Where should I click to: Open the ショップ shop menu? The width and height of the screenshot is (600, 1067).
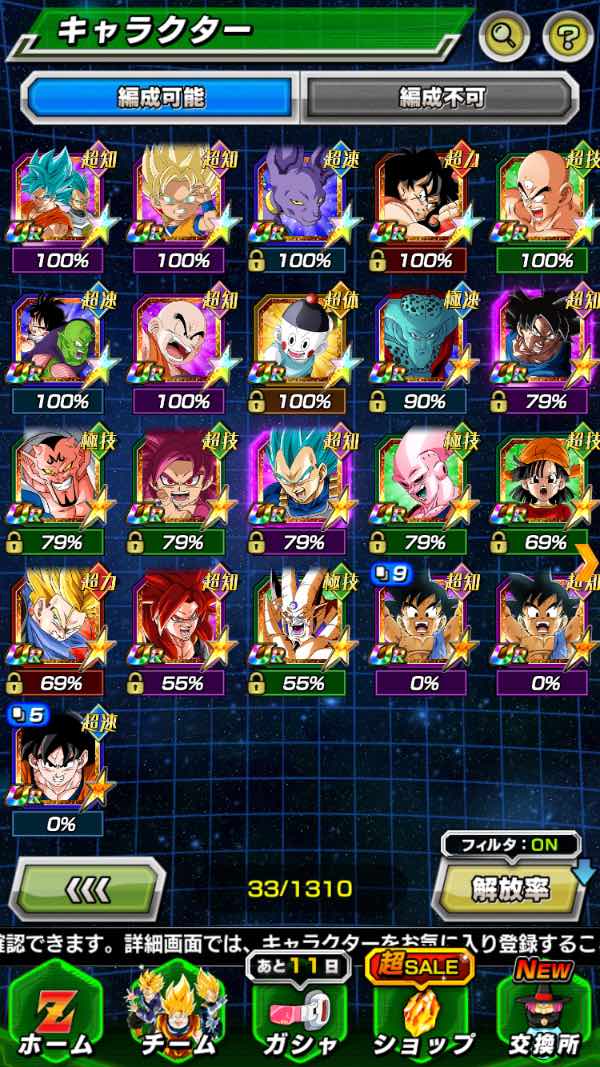[x=423, y=1010]
